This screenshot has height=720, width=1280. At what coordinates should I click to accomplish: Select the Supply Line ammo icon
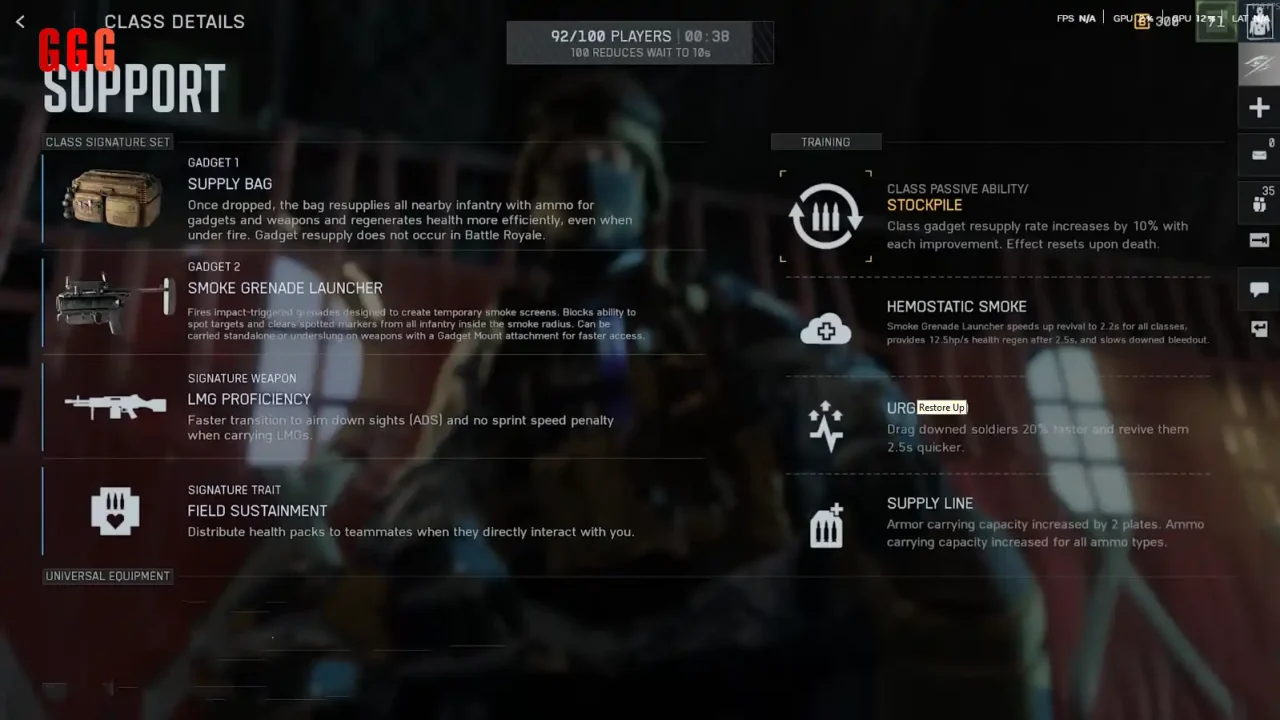click(825, 524)
